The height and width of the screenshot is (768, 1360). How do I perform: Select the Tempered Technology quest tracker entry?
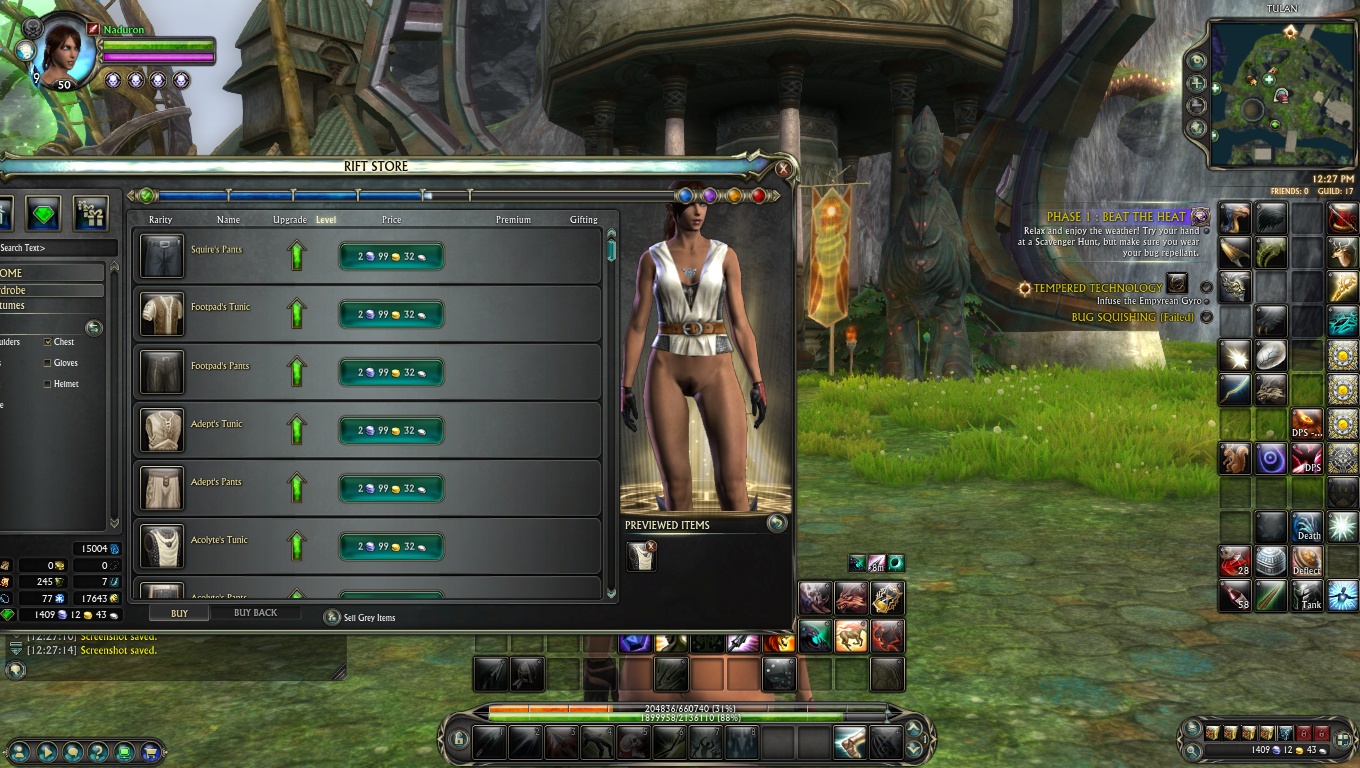coord(1097,288)
